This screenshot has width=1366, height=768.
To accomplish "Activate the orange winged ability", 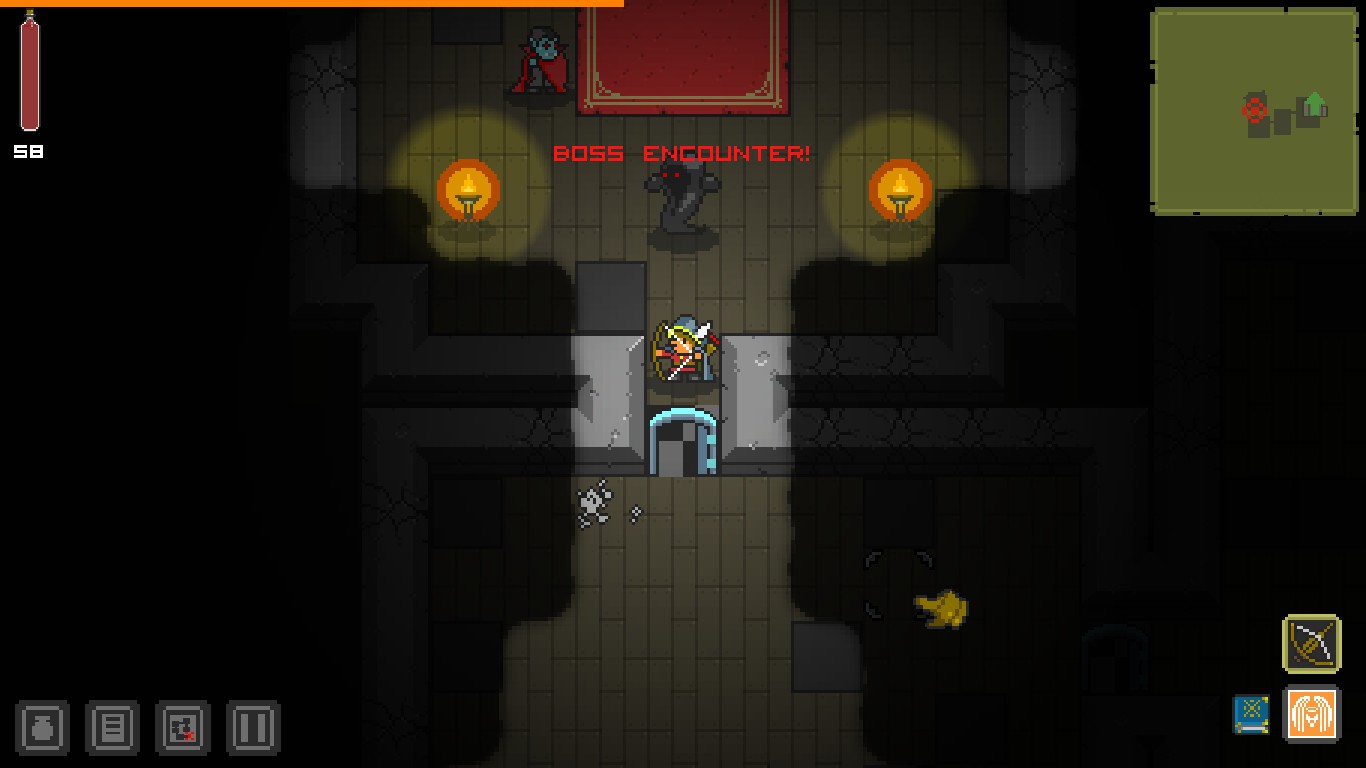I will click(1311, 715).
